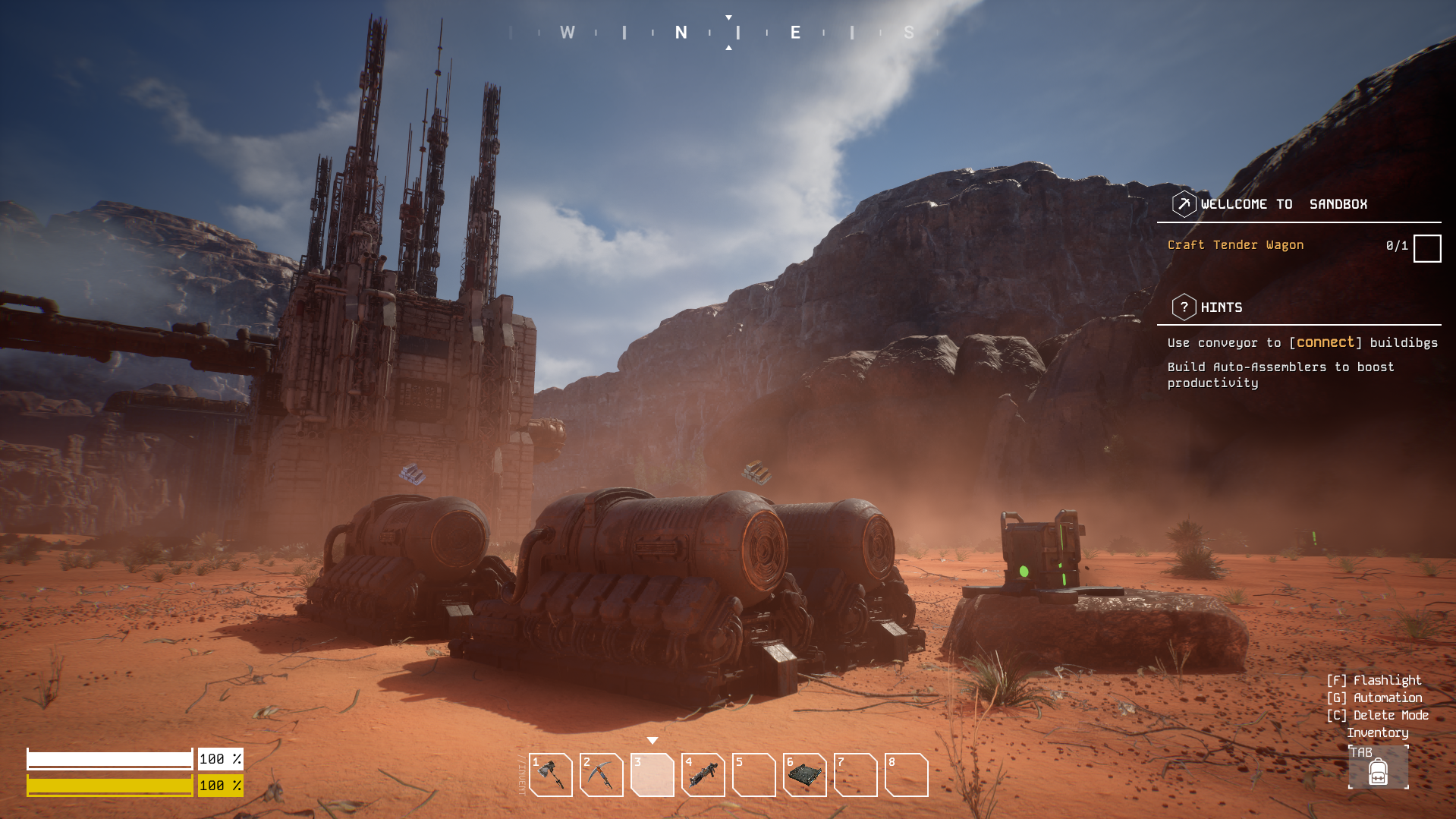Screen dimensions: 1456x819
Task: Click the Welcome to Sandbox quest icon
Action: click(1184, 204)
